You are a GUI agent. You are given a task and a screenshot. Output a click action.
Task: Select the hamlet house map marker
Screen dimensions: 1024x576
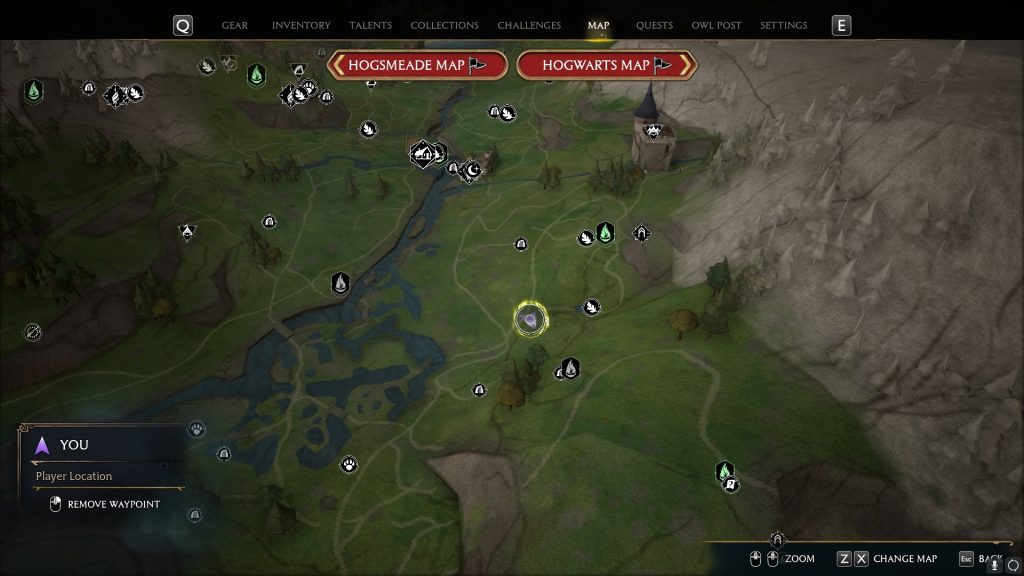click(423, 153)
